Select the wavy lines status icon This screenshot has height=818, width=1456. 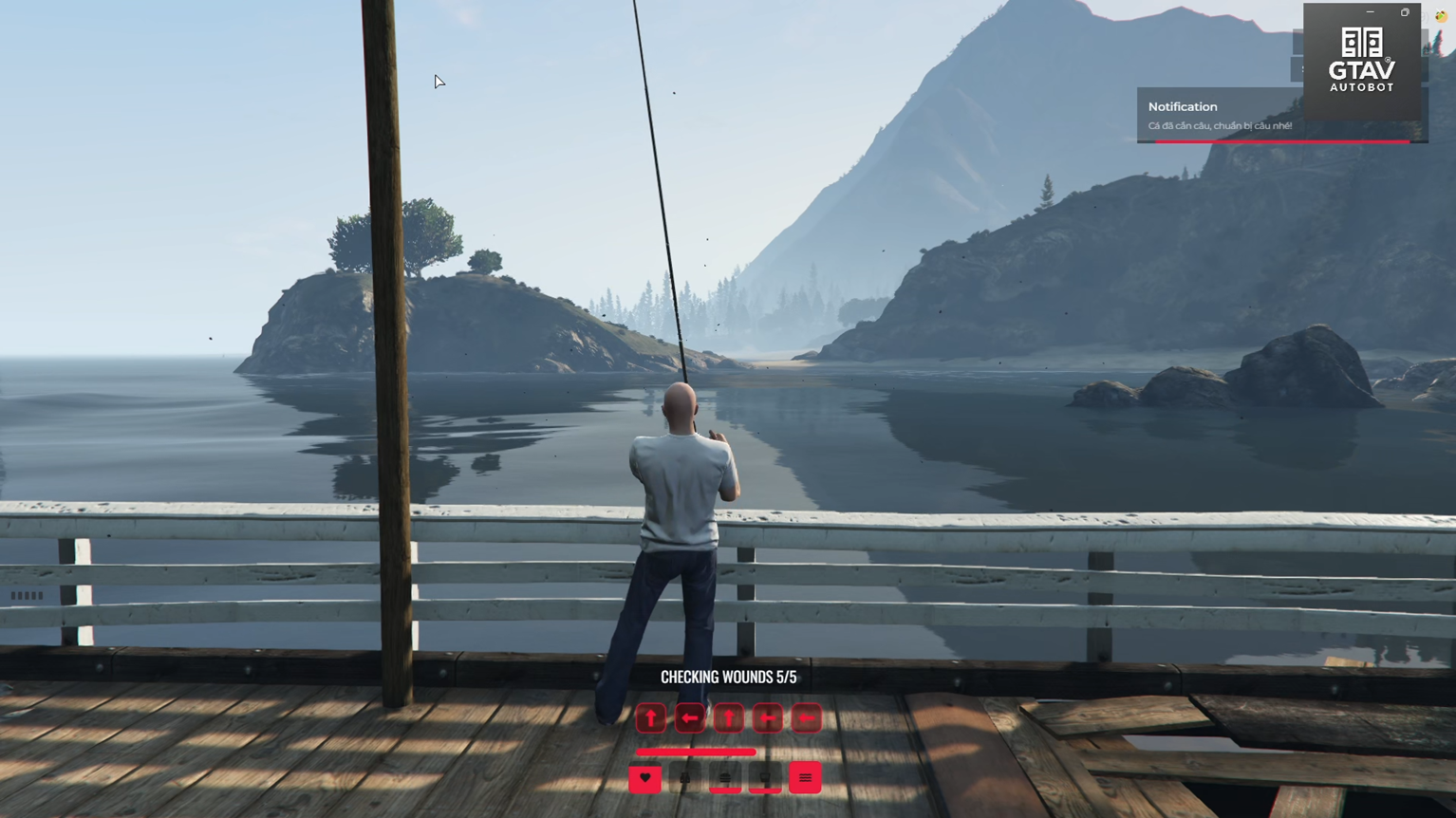coord(805,778)
